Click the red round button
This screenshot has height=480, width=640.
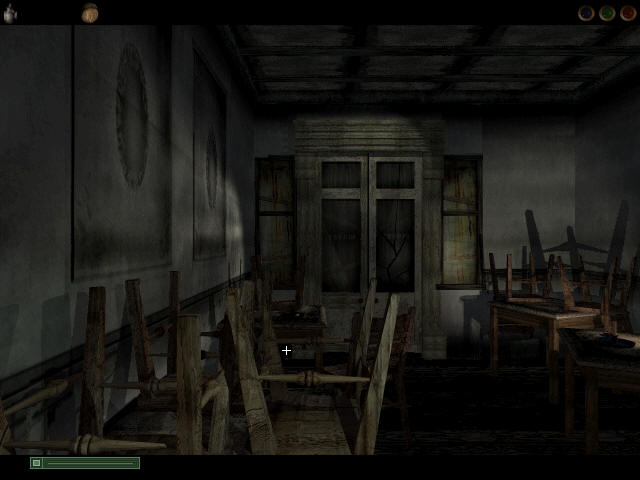627,14
